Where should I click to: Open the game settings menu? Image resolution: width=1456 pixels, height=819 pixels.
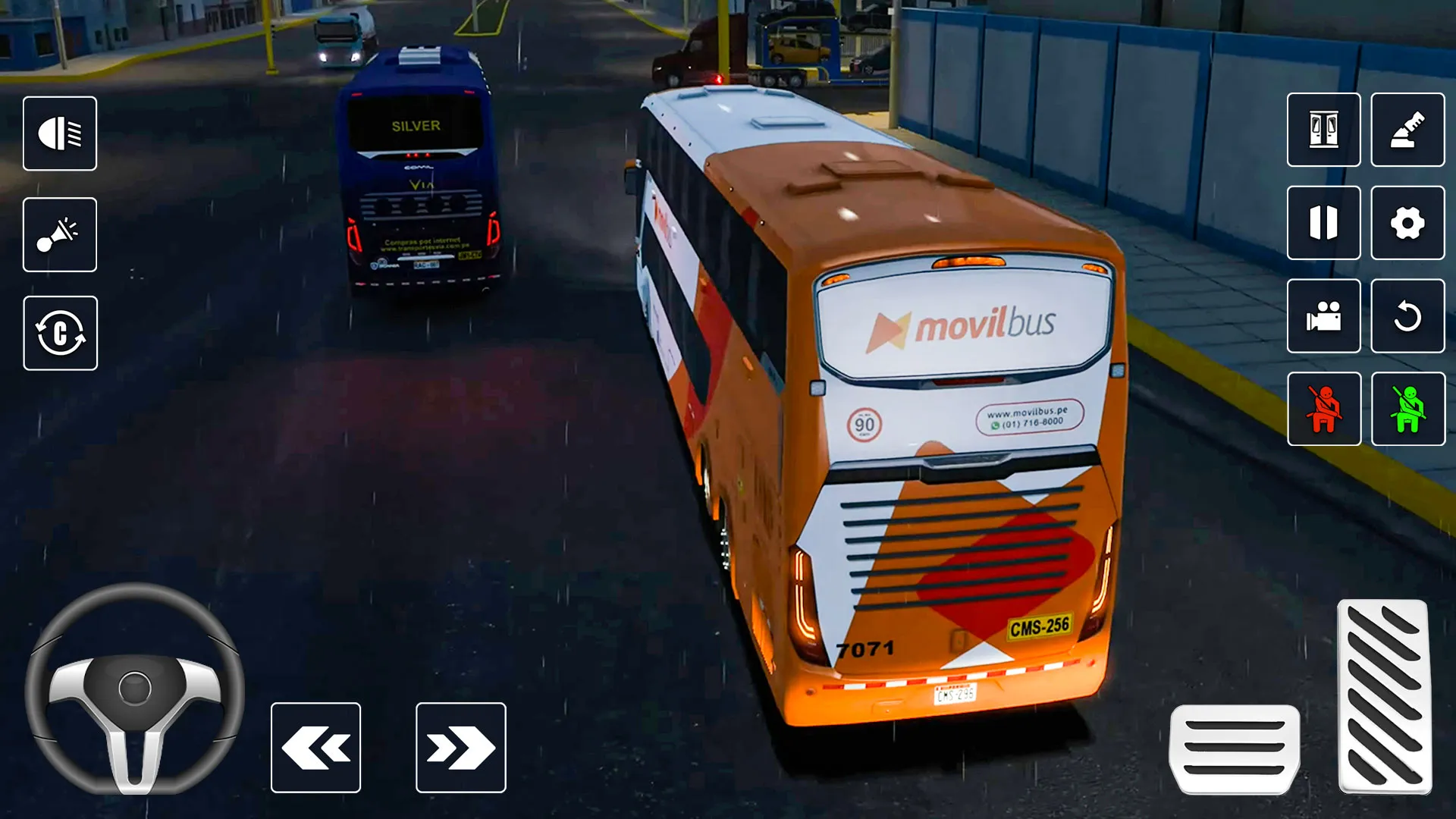[x=1408, y=224]
